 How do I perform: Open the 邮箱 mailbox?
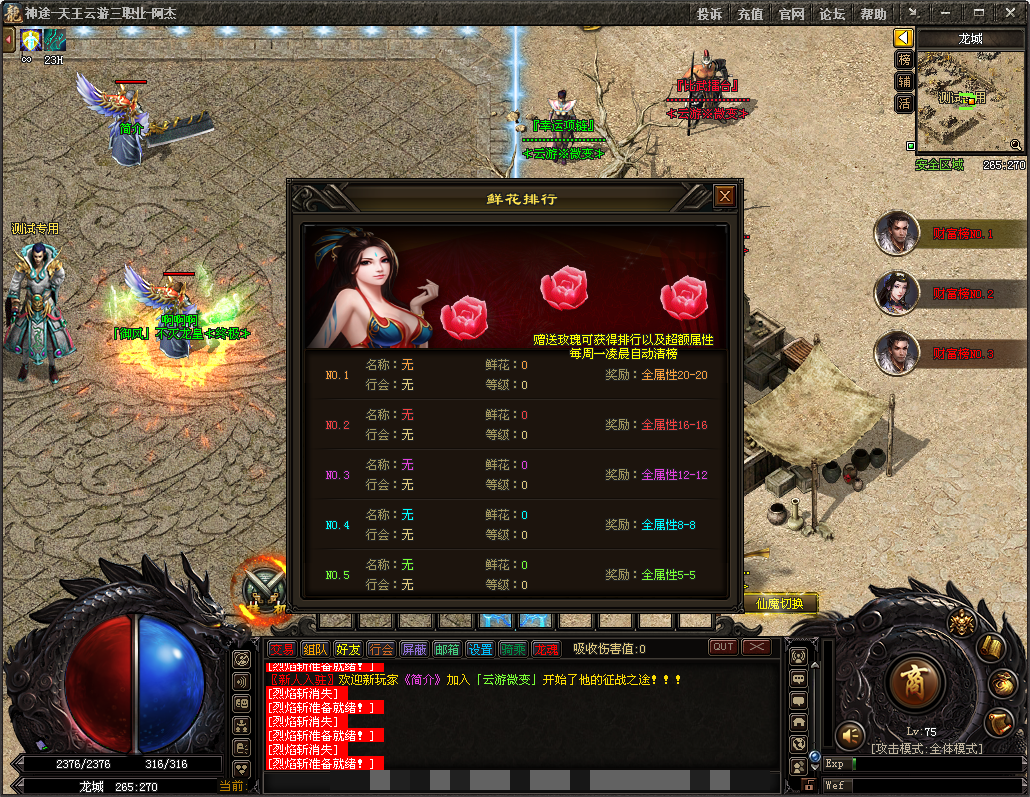click(447, 649)
